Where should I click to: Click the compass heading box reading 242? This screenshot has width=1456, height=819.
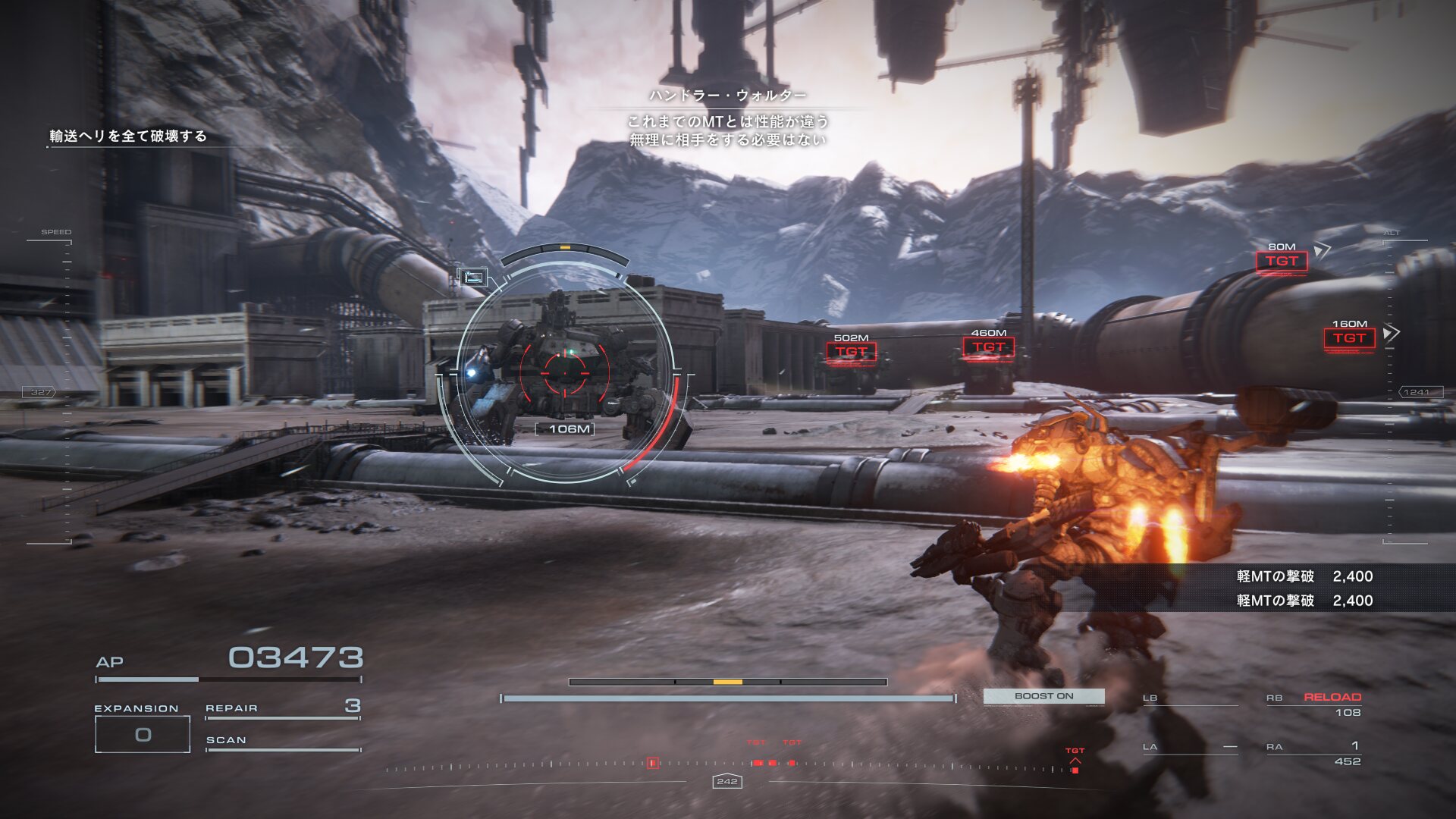726,781
